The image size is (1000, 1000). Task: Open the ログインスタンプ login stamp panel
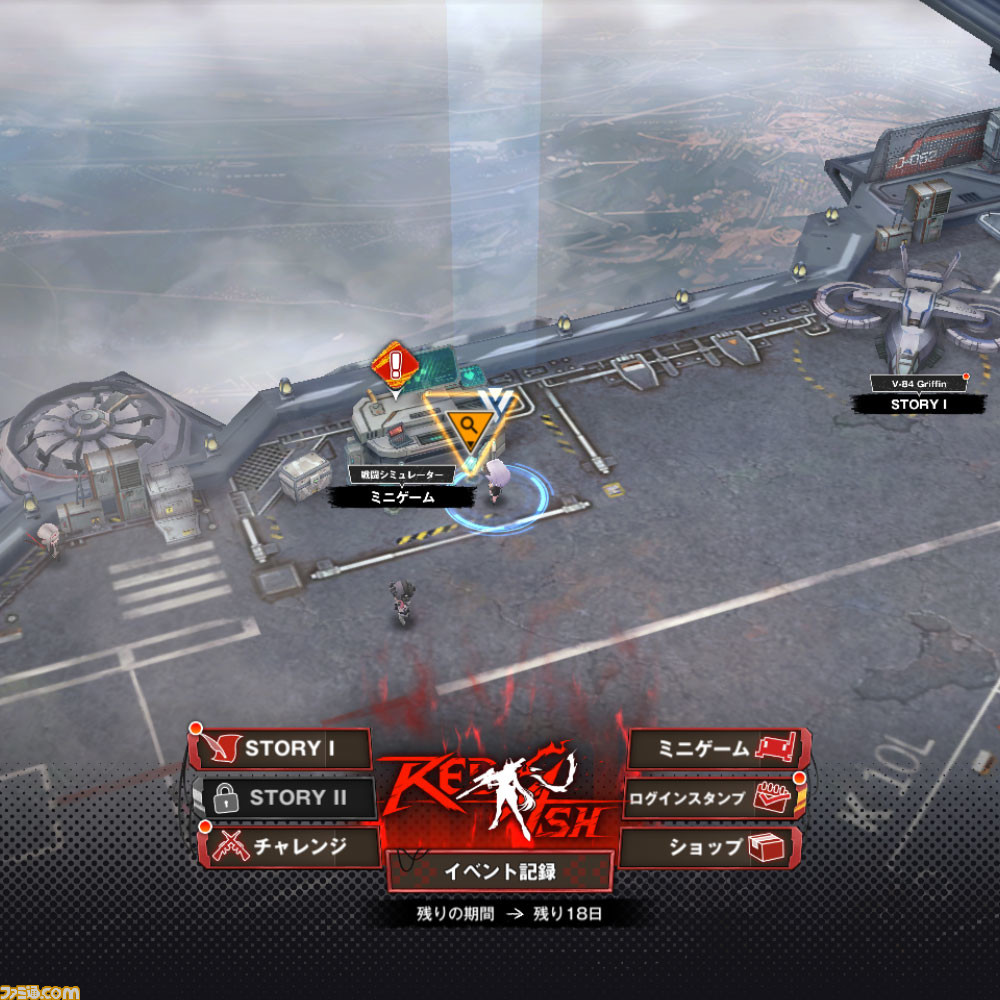point(712,798)
